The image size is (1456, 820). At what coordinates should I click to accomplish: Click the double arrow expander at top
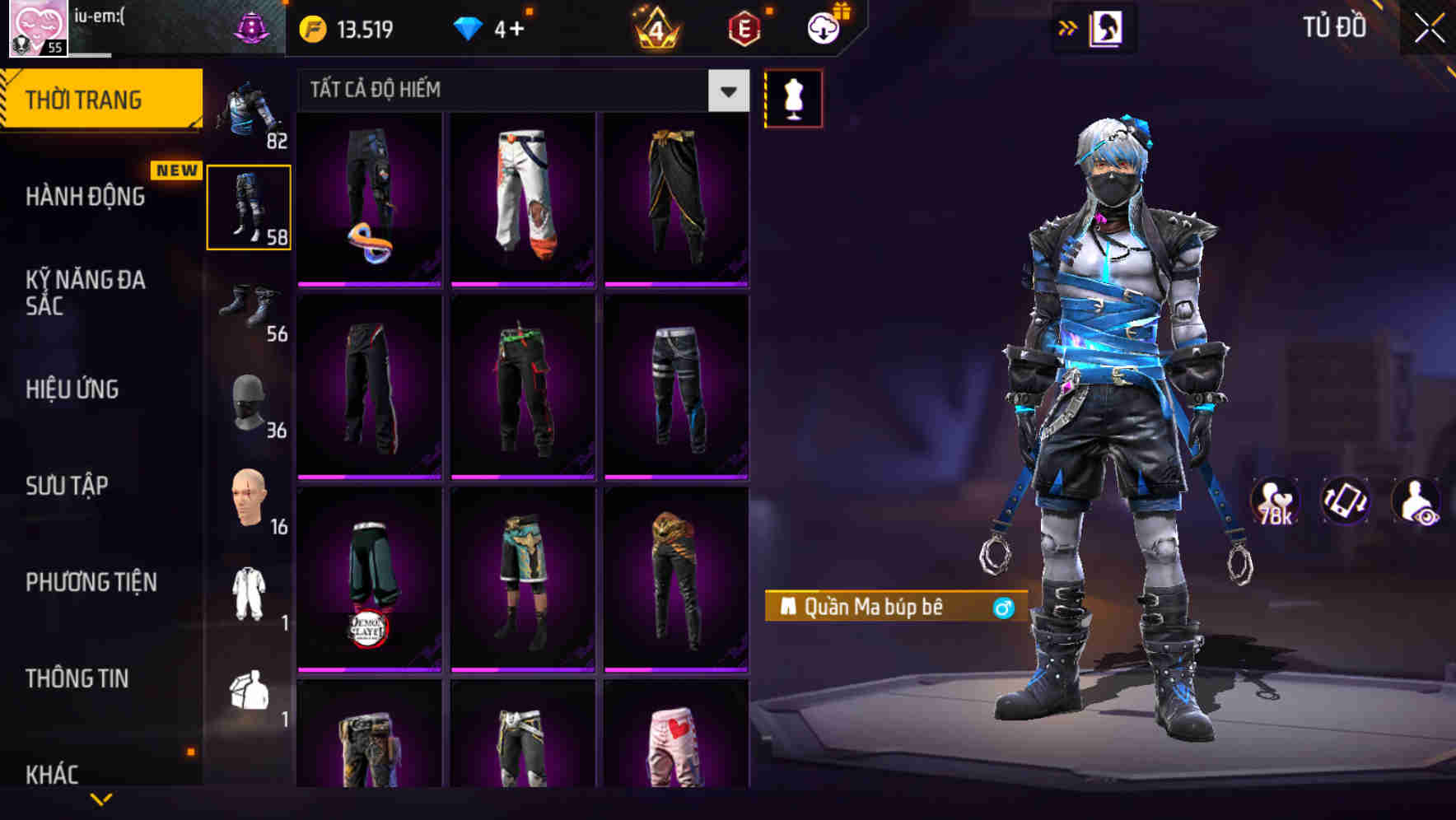click(1066, 27)
